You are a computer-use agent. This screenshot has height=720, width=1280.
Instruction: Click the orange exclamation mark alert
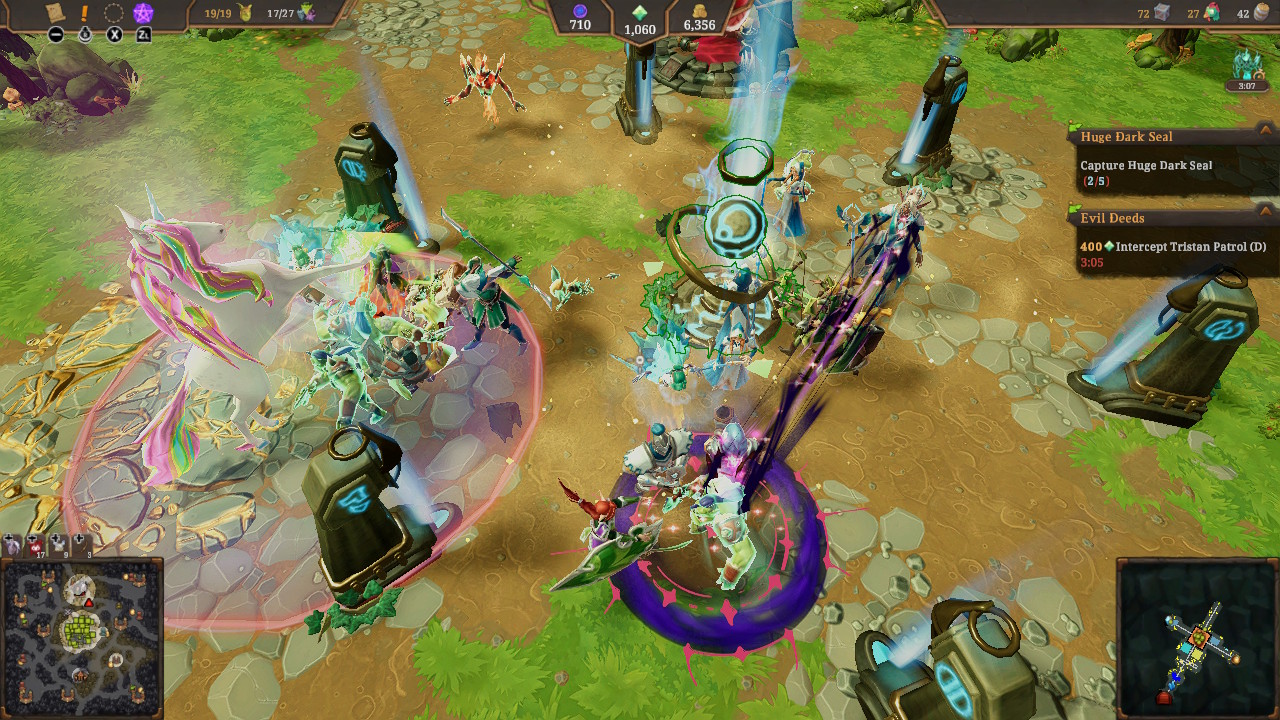coord(85,14)
